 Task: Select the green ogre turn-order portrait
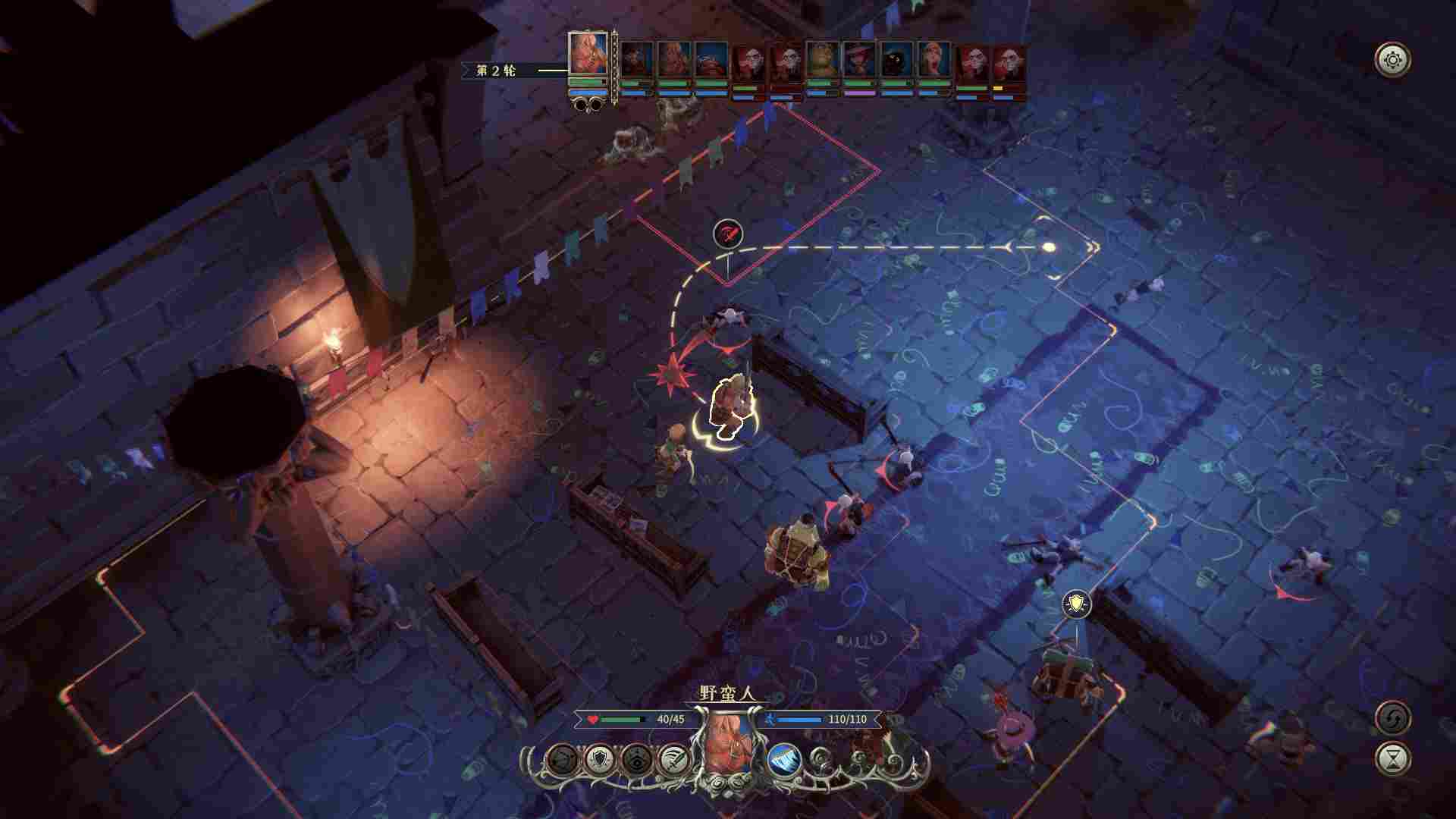point(822,62)
